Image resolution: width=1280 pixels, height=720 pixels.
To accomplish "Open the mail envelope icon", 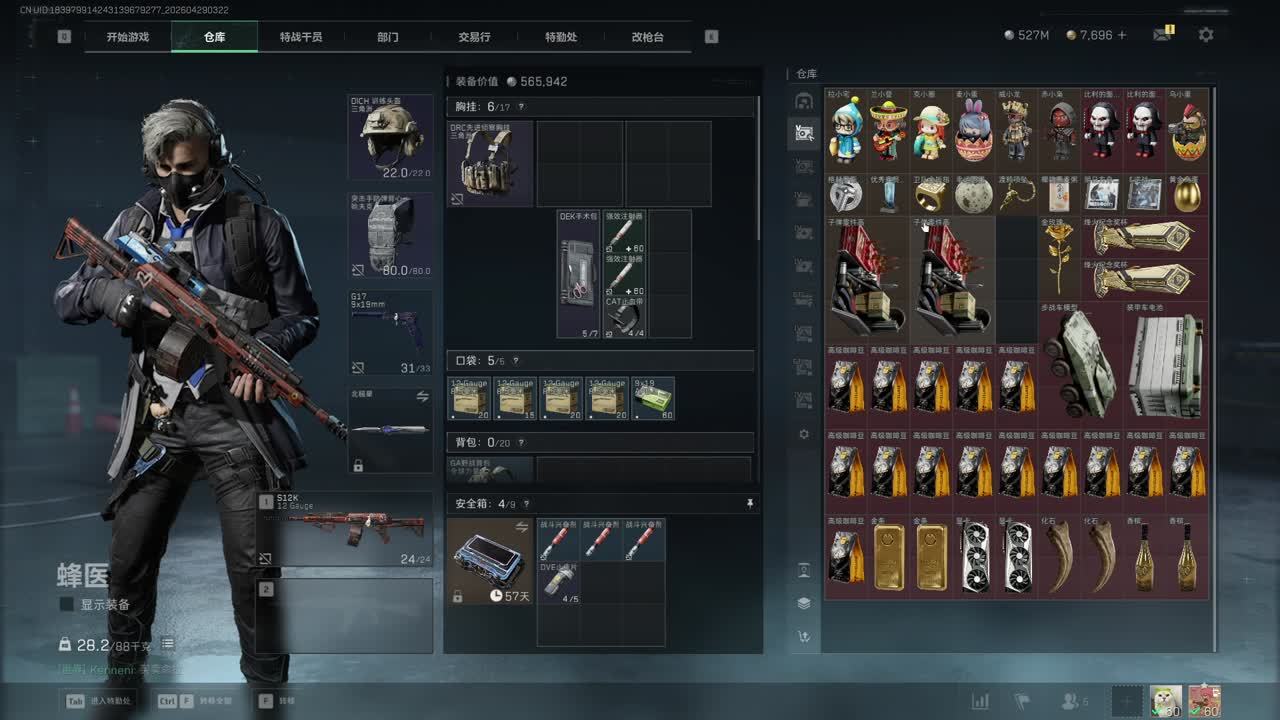I will click(1161, 35).
